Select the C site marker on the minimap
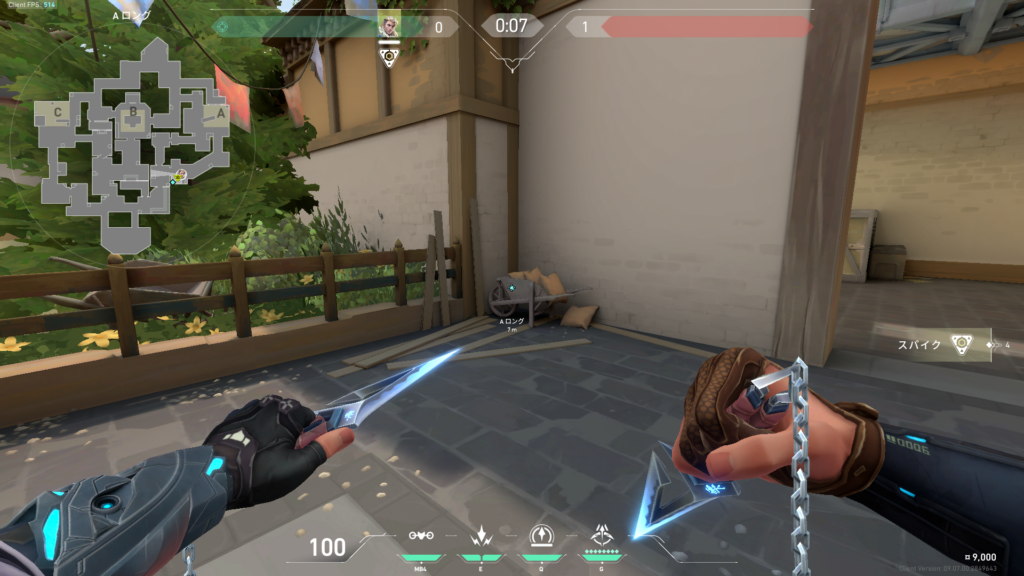 point(58,113)
